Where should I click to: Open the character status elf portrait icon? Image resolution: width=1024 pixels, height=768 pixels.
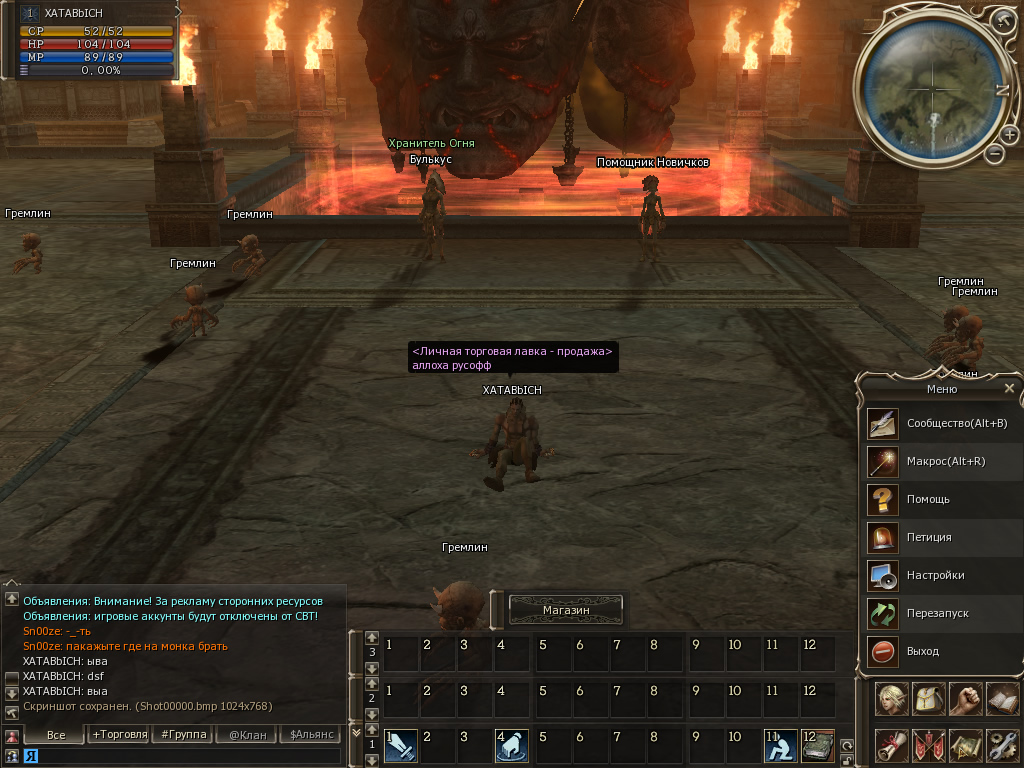tap(891, 699)
